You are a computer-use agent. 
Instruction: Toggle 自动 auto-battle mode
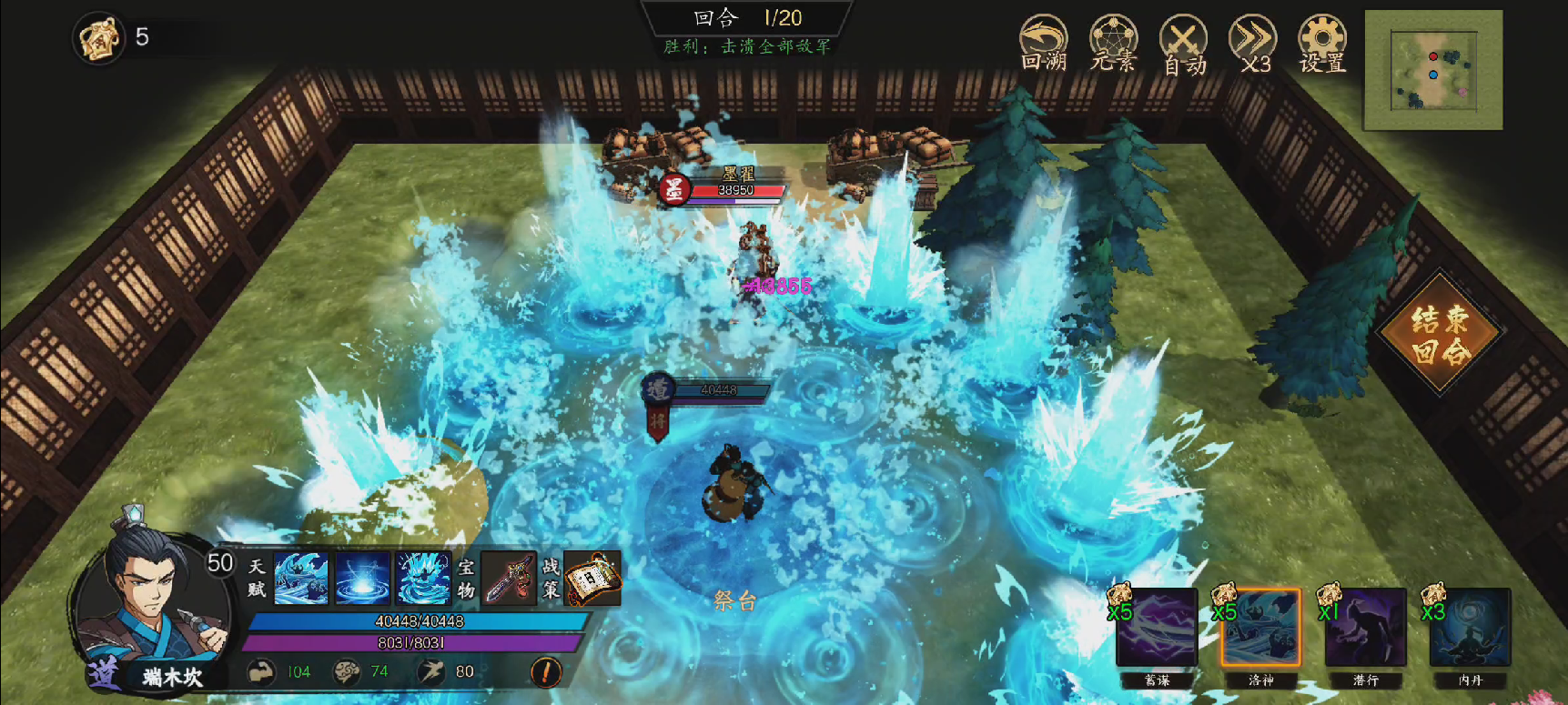[x=1184, y=44]
